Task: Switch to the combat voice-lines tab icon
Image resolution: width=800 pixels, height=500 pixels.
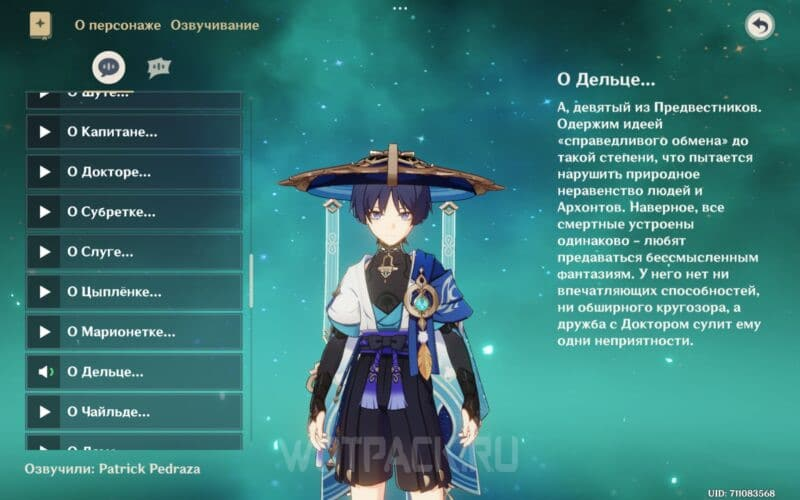Action: click(158, 67)
